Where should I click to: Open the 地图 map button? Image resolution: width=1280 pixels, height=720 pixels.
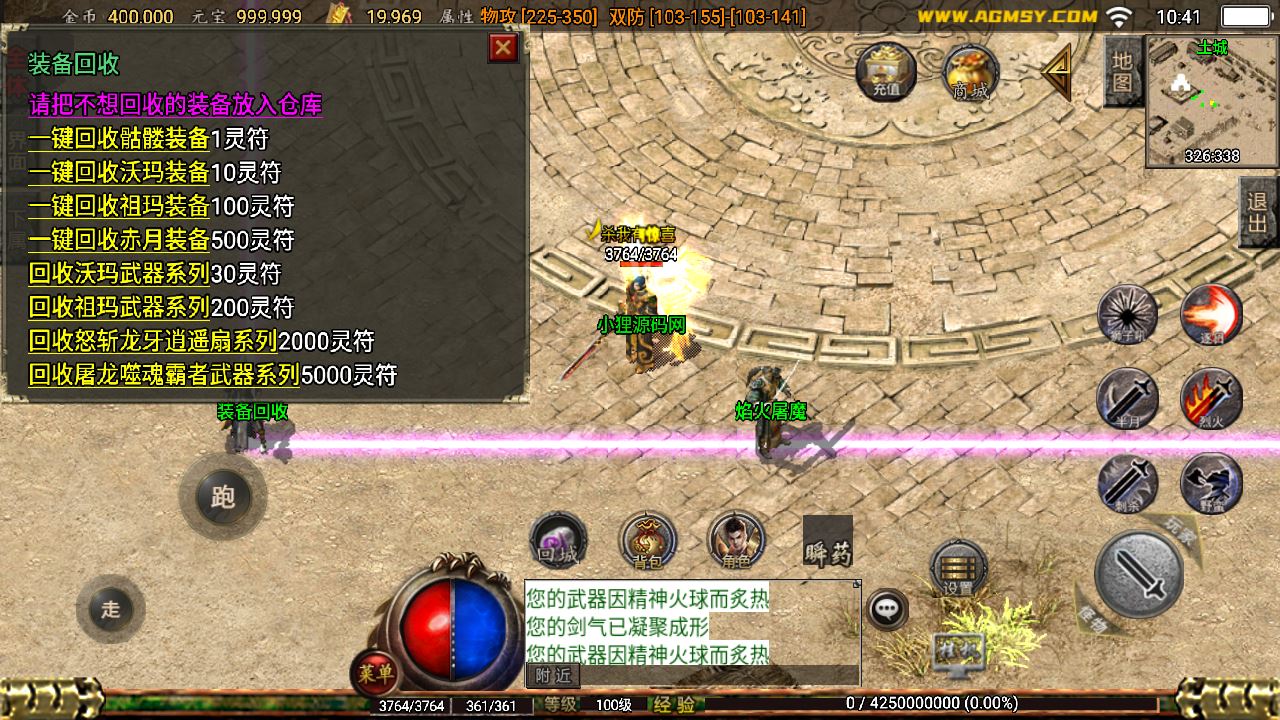pyautogui.click(x=1123, y=72)
